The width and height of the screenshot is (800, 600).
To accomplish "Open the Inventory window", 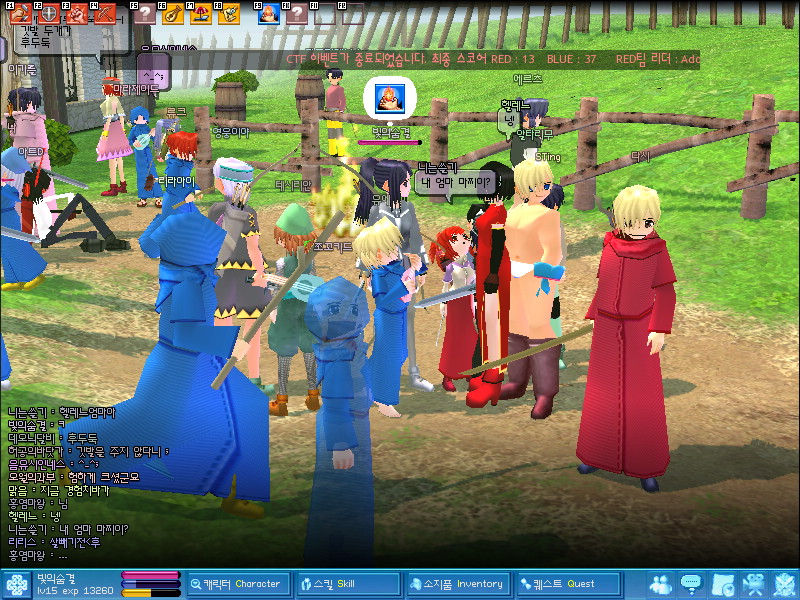I will click(456, 584).
